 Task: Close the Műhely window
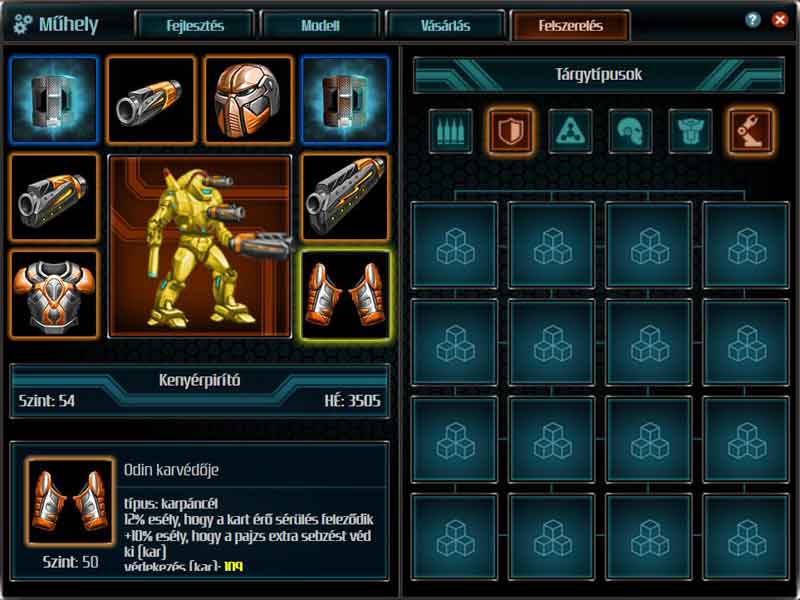click(x=779, y=20)
